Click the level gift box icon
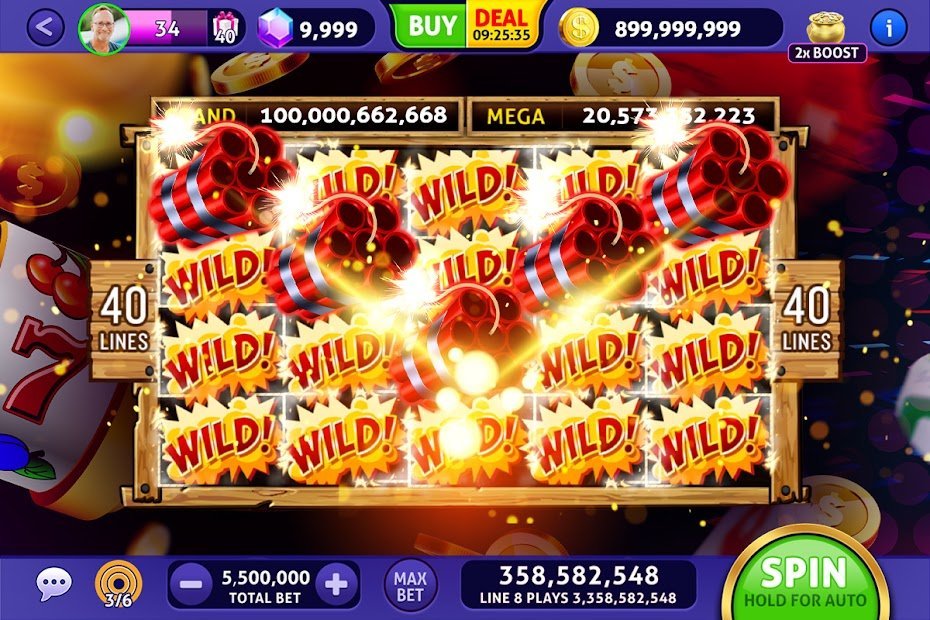Screen dimensions: 930x620 pyautogui.click(x=223, y=30)
